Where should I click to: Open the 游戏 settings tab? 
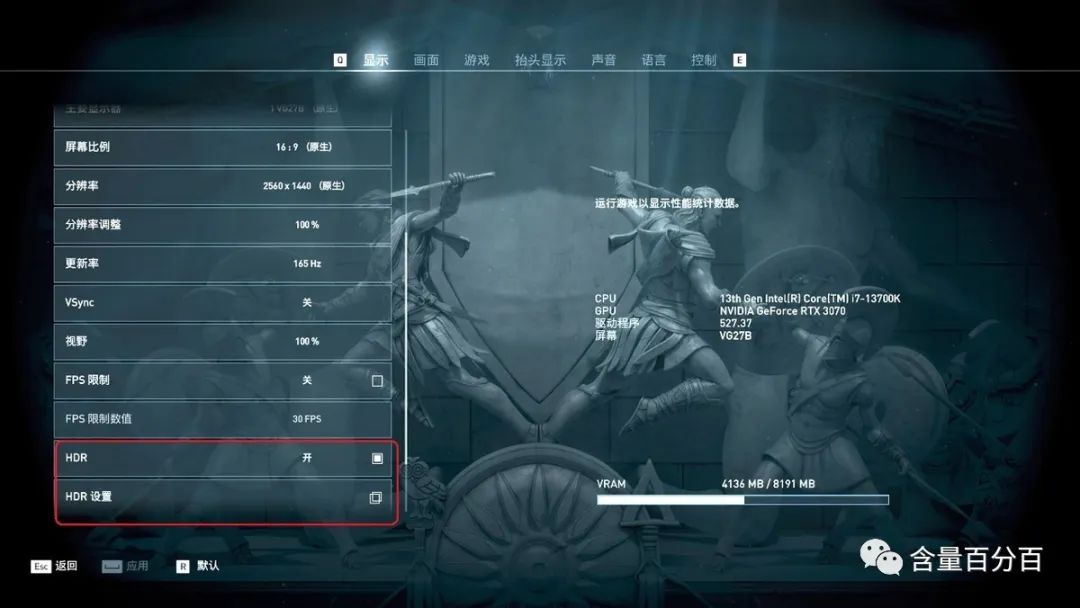[477, 60]
